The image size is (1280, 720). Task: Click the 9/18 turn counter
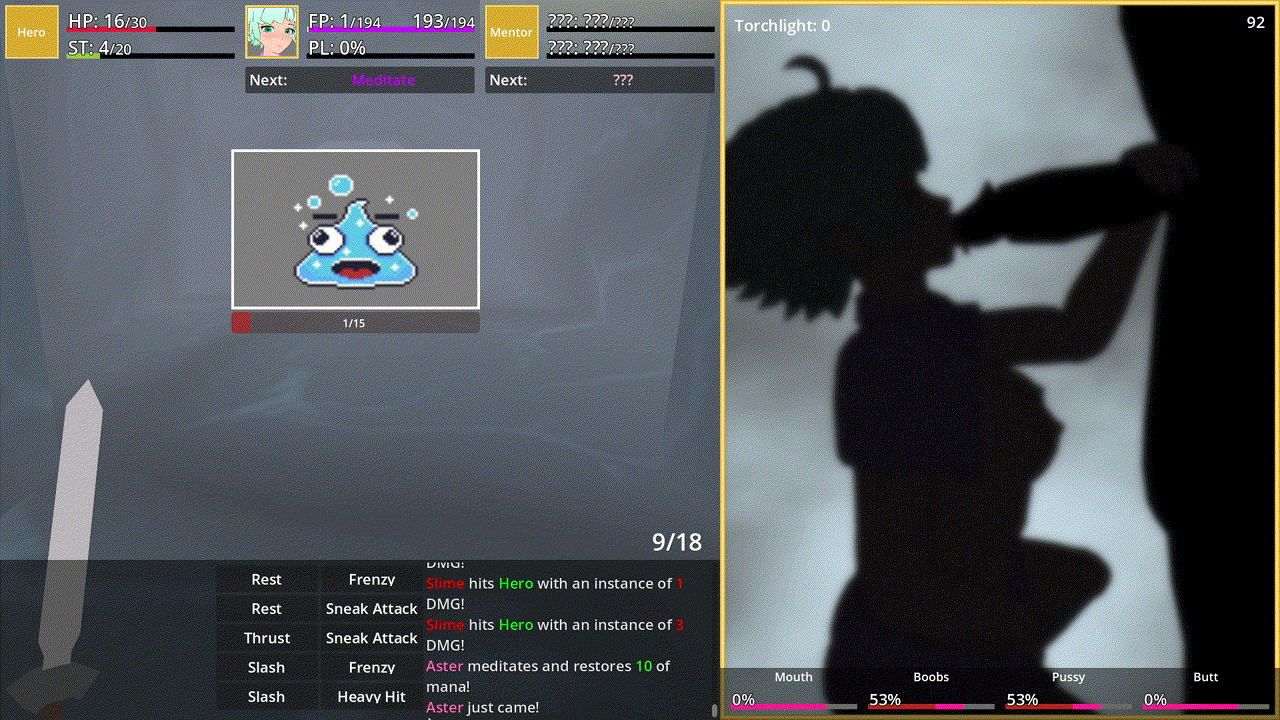[676, 542]
